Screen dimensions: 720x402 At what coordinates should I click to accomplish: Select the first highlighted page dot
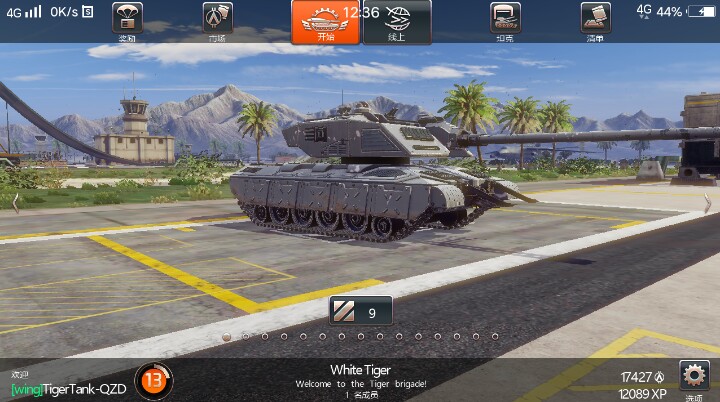[x=227, y=337]
